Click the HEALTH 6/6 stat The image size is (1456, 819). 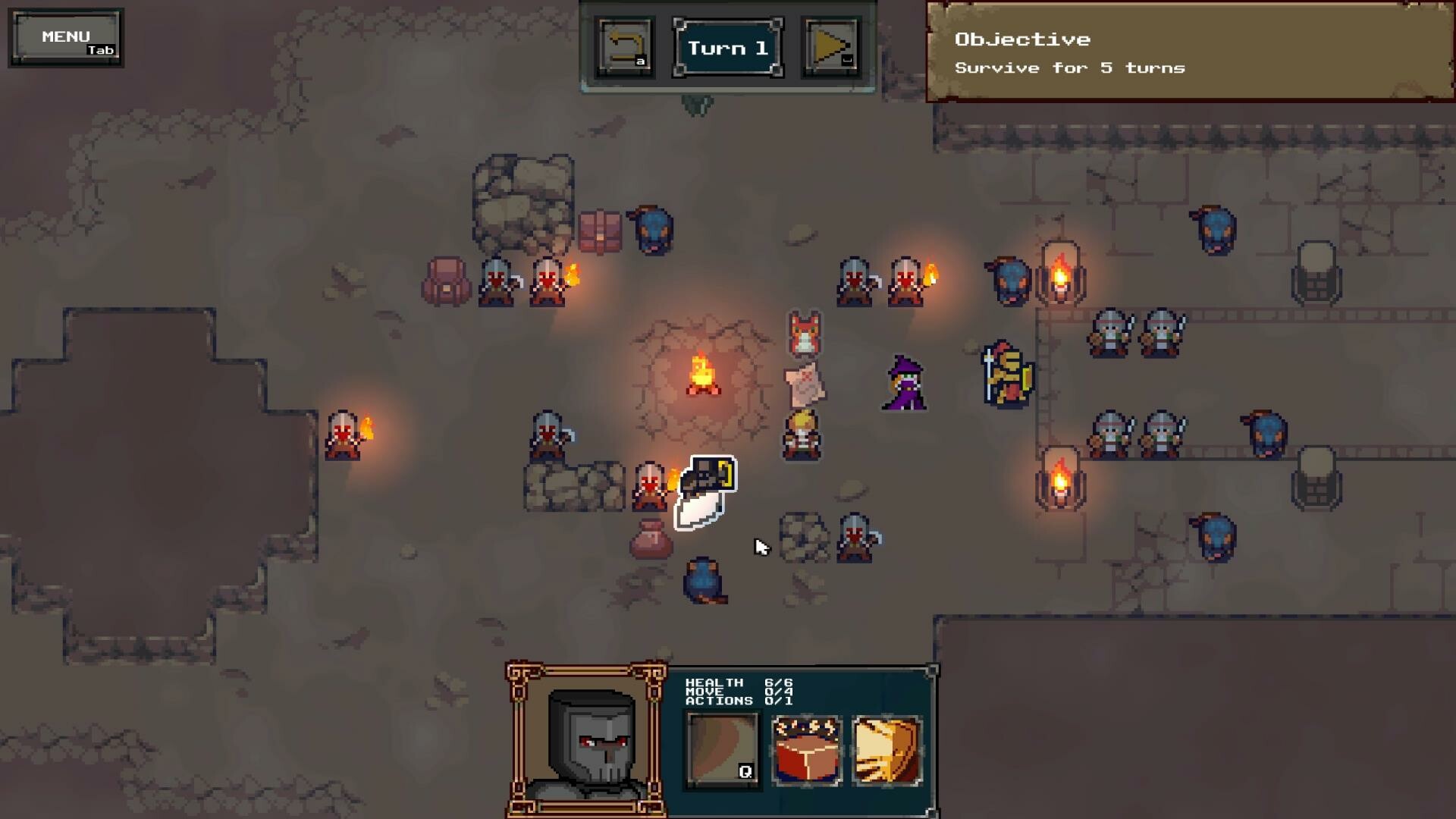[x=739, y=681]
